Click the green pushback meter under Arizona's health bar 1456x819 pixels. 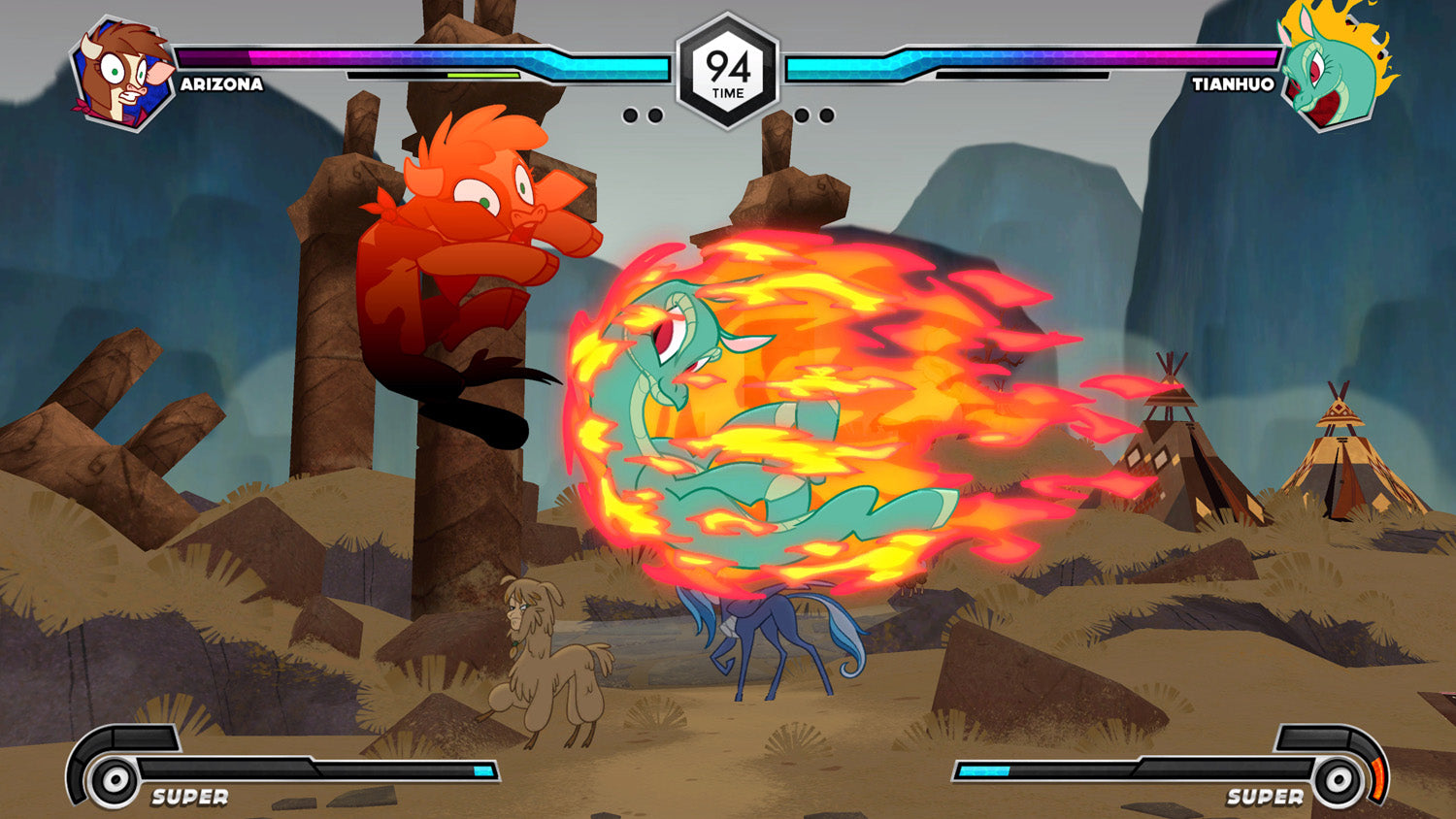click(483, 75)
